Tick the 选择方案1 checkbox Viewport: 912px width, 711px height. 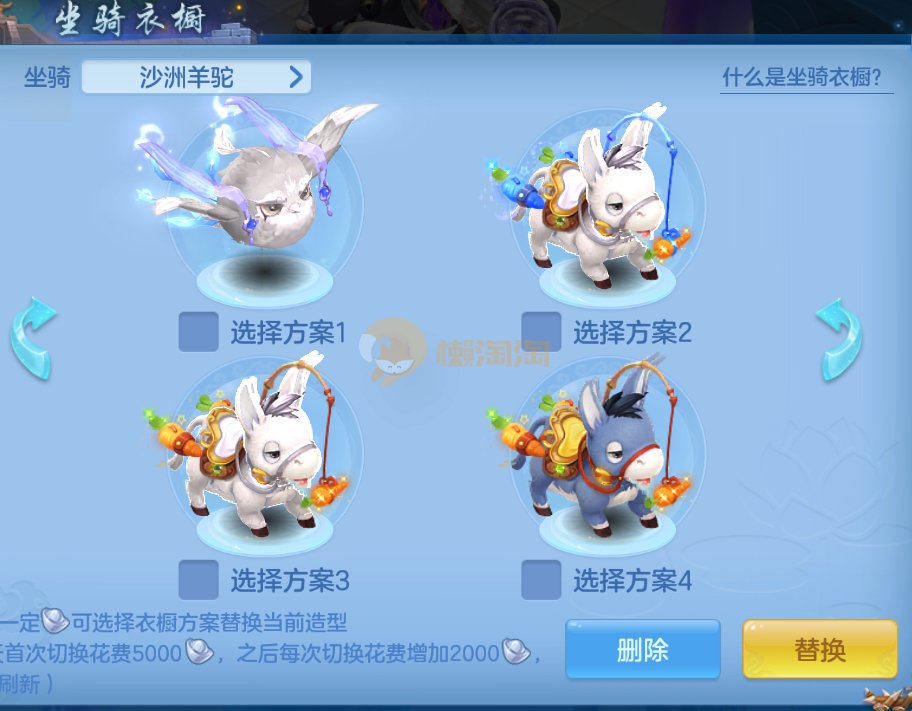click(198, 332)
